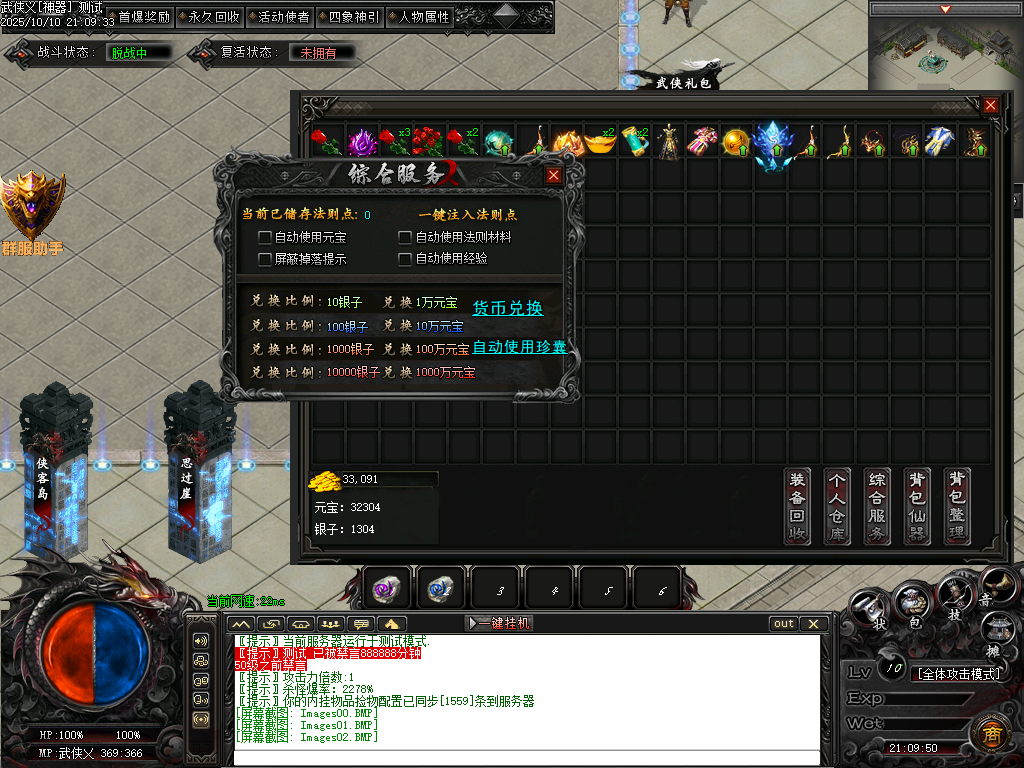This screenshot has width=1024, height=768.
Task: Open the minimap in the corner
Action: (945, 51)
